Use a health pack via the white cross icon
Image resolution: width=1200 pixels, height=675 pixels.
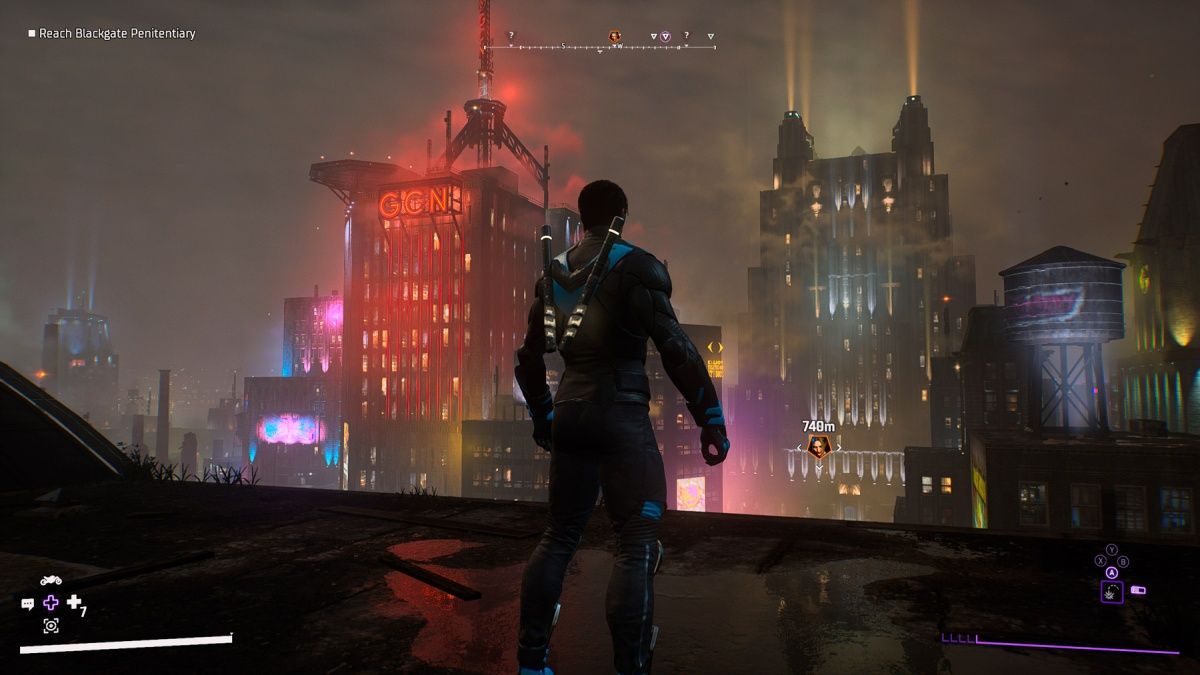coord(74,602)
